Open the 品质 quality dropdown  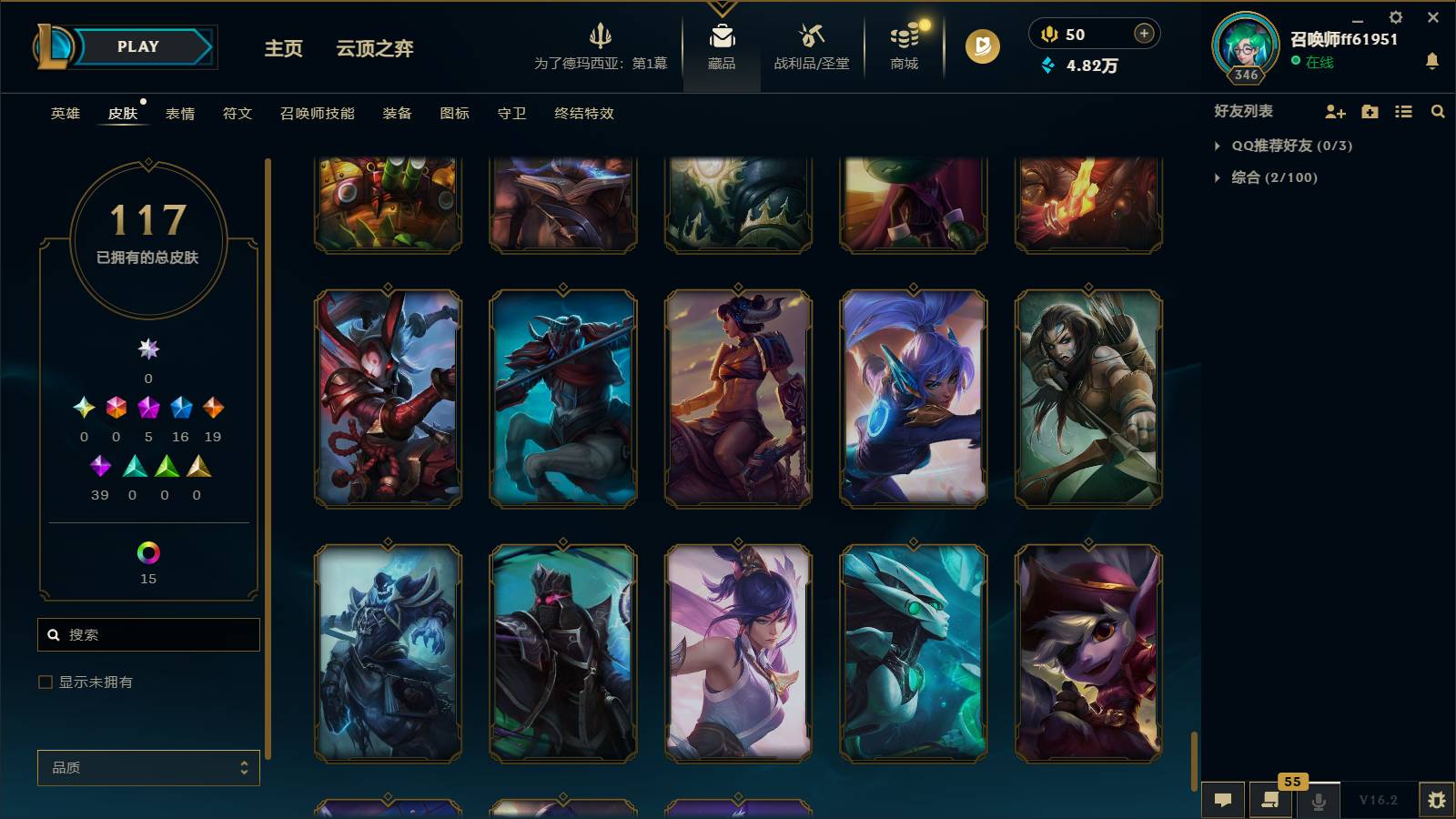[x=147, y=767]
